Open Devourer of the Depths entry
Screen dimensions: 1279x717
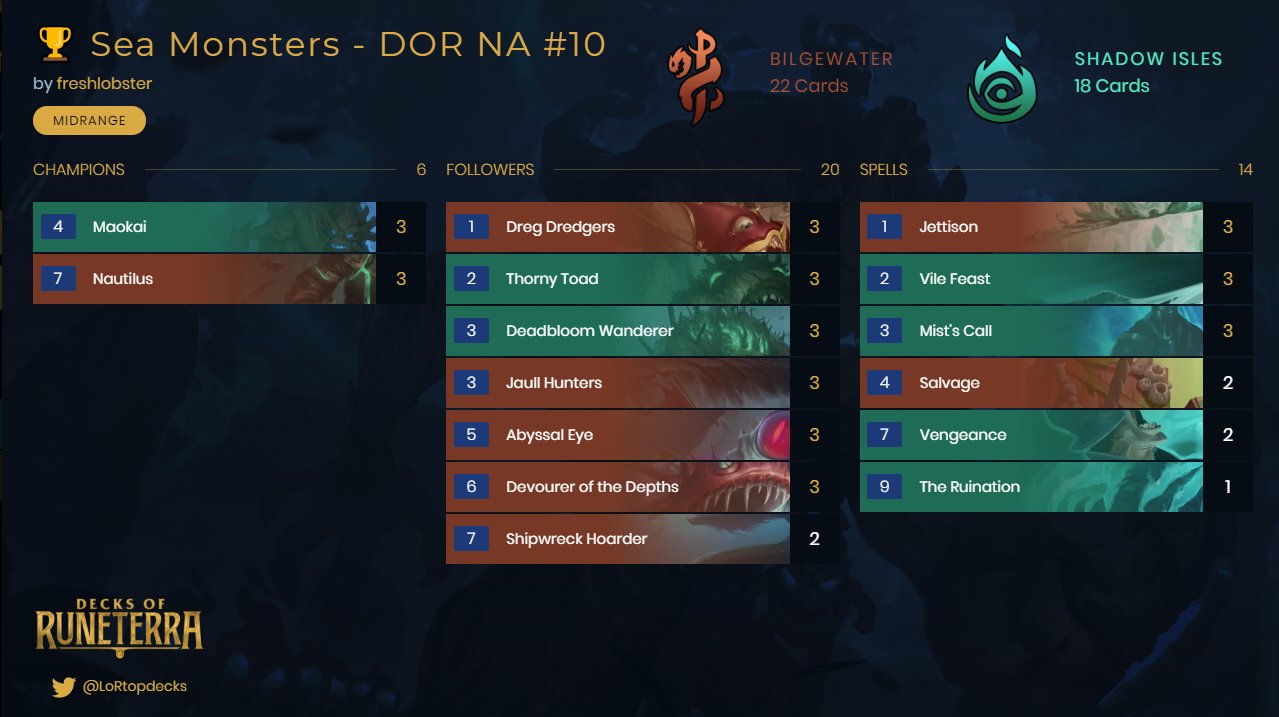pos(618,487)
